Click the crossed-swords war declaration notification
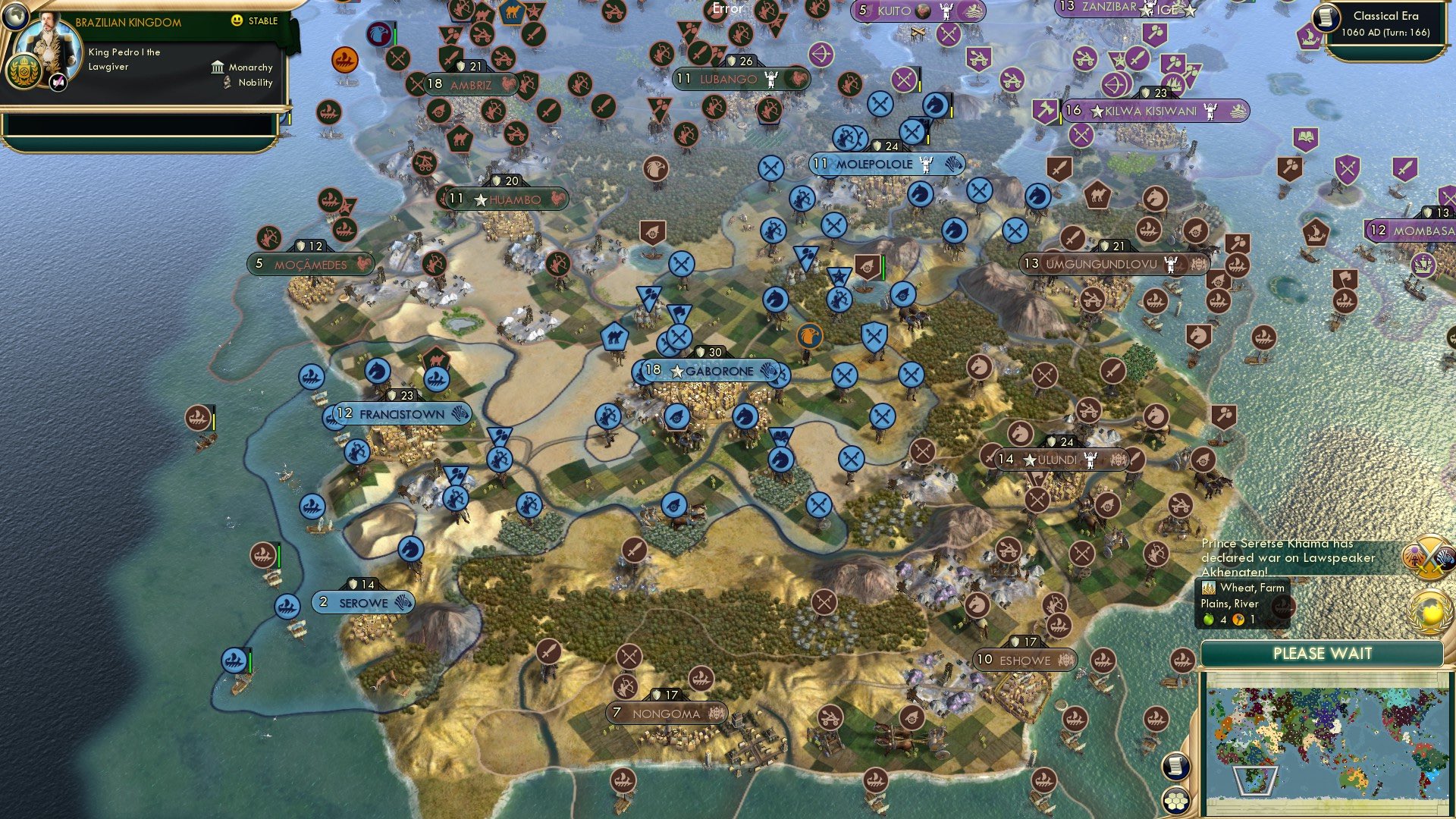Viewport: 1456px width, 819px height. point(1429,556)
